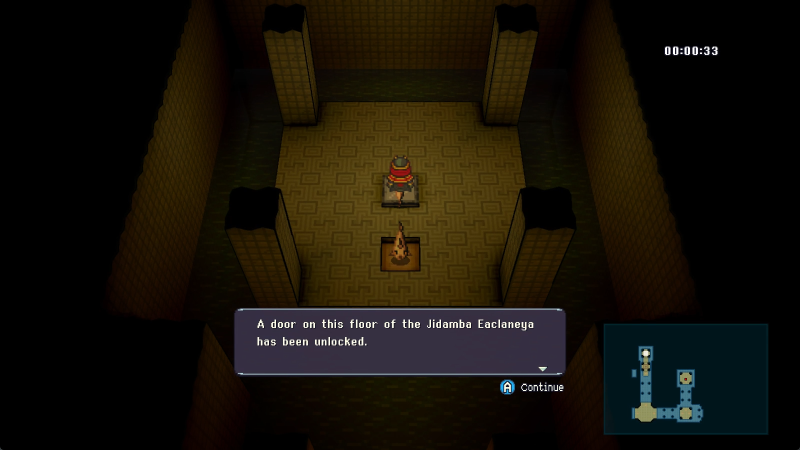The height and width of the screenshot is (450, 800).
Task: Open the dungeon minimap
Action: coord(685,378)
